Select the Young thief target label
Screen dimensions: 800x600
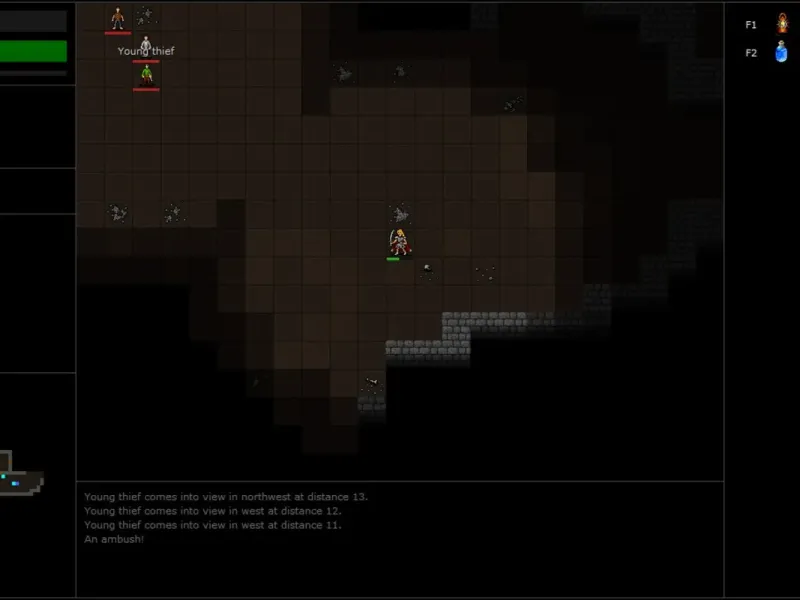pos(146,52)
